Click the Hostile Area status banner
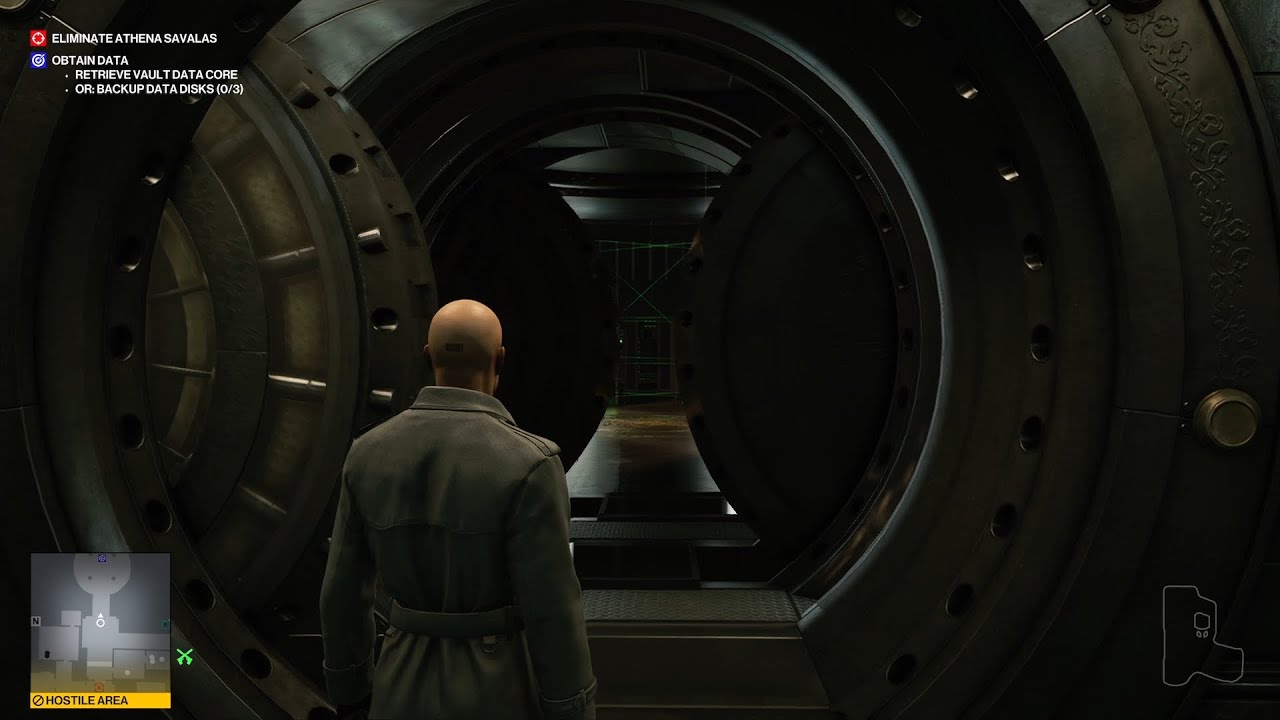 click(100, 700)
